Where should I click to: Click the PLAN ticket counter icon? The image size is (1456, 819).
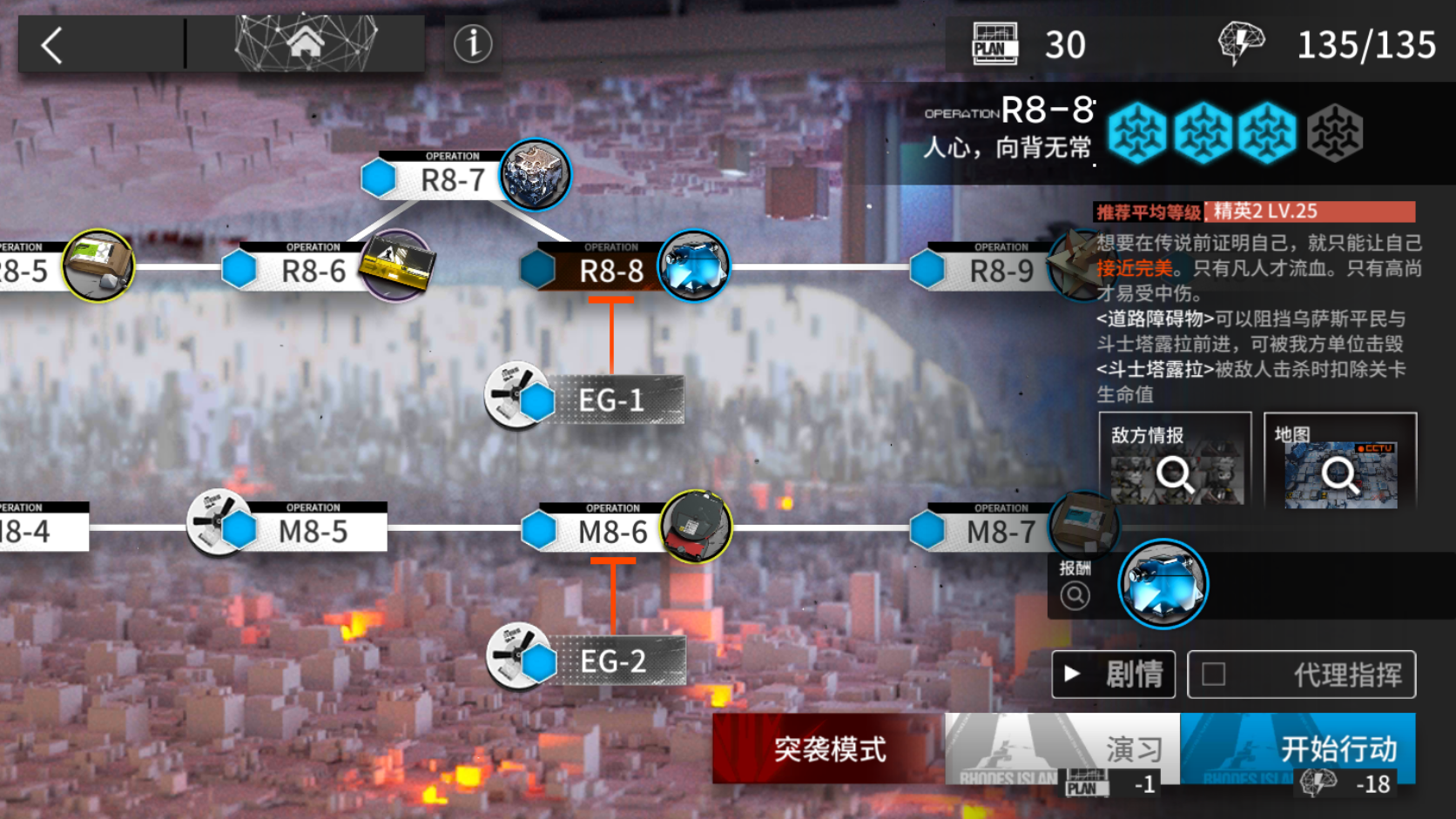point(994,44)
